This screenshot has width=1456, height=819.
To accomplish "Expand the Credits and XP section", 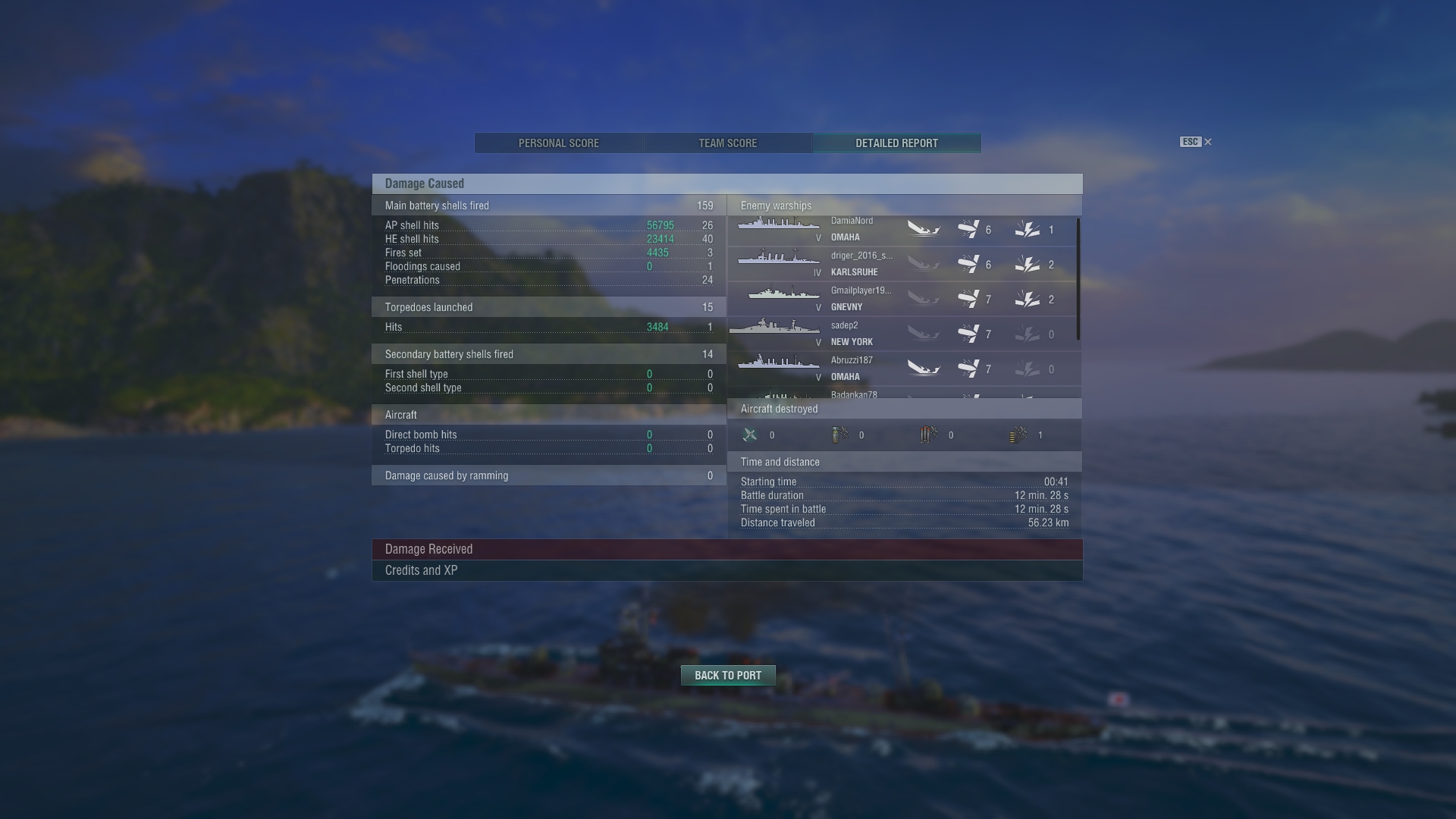I will [x=726, y=570].
